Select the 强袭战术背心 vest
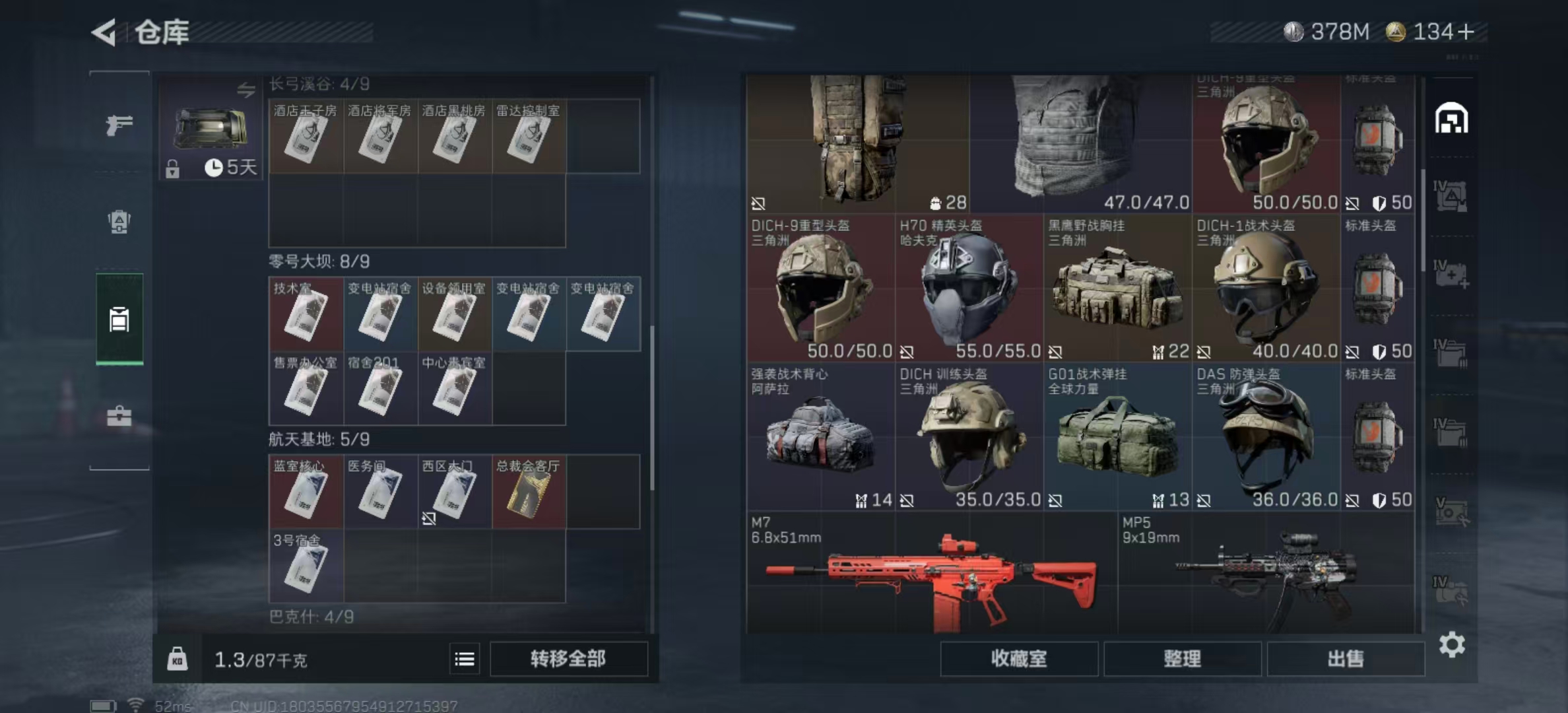The width and height of the screenshot is (1568, 713). (x=820, y=436)
